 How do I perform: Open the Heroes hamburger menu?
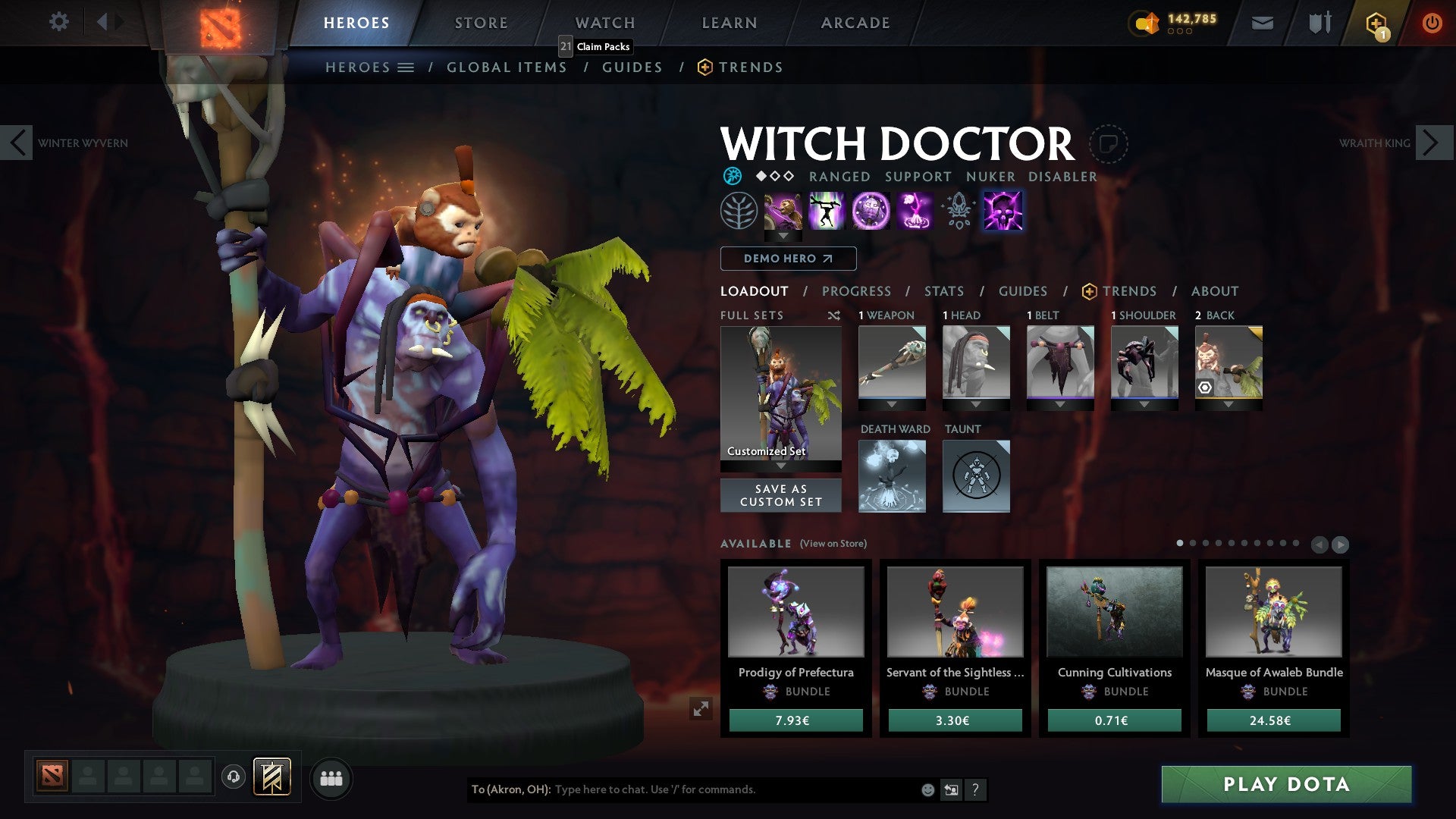(407, 67)
